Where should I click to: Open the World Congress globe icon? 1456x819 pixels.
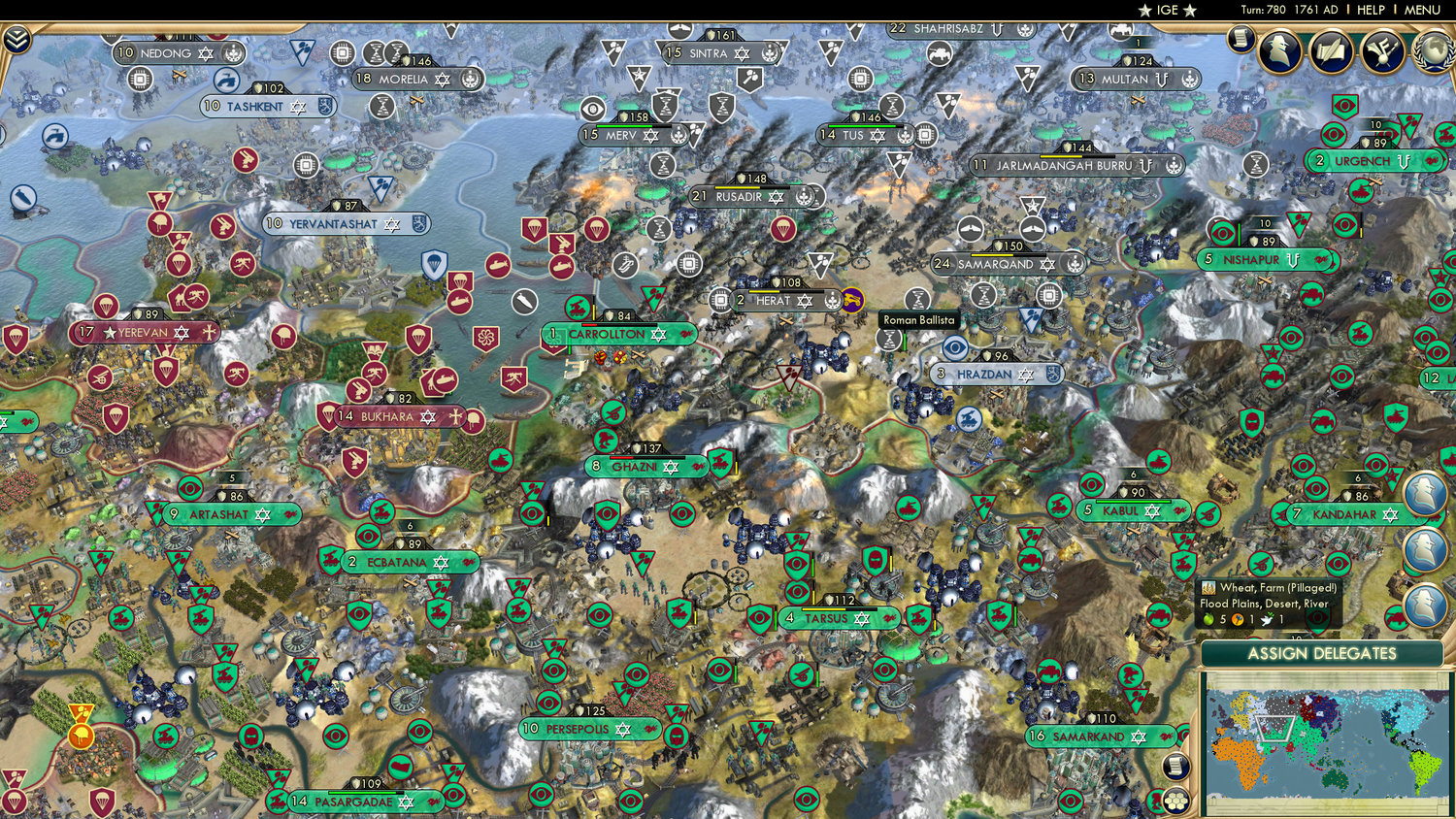tap(1434, 53)
